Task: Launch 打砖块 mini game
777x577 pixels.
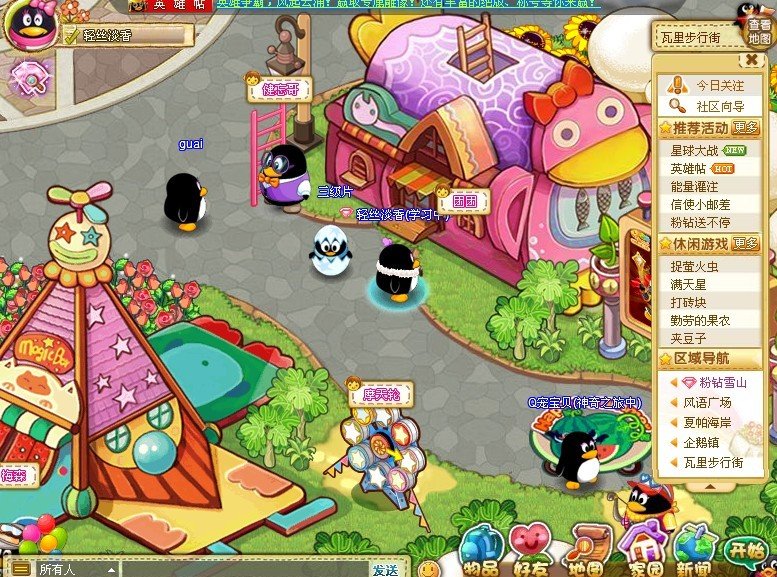Action: pos(689,302)
